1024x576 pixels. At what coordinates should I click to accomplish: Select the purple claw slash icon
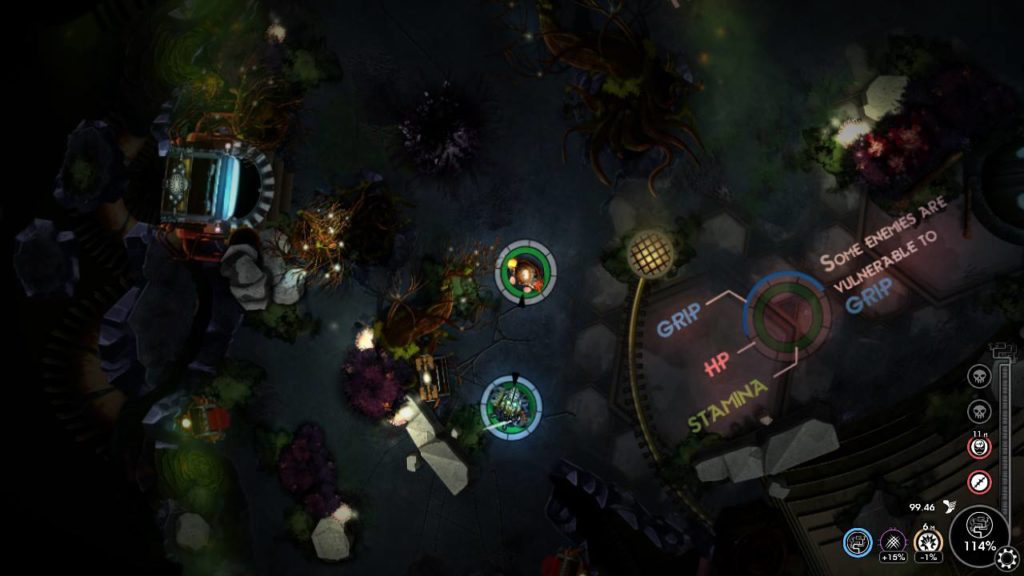pyautogui.click(x=890, y=541)
